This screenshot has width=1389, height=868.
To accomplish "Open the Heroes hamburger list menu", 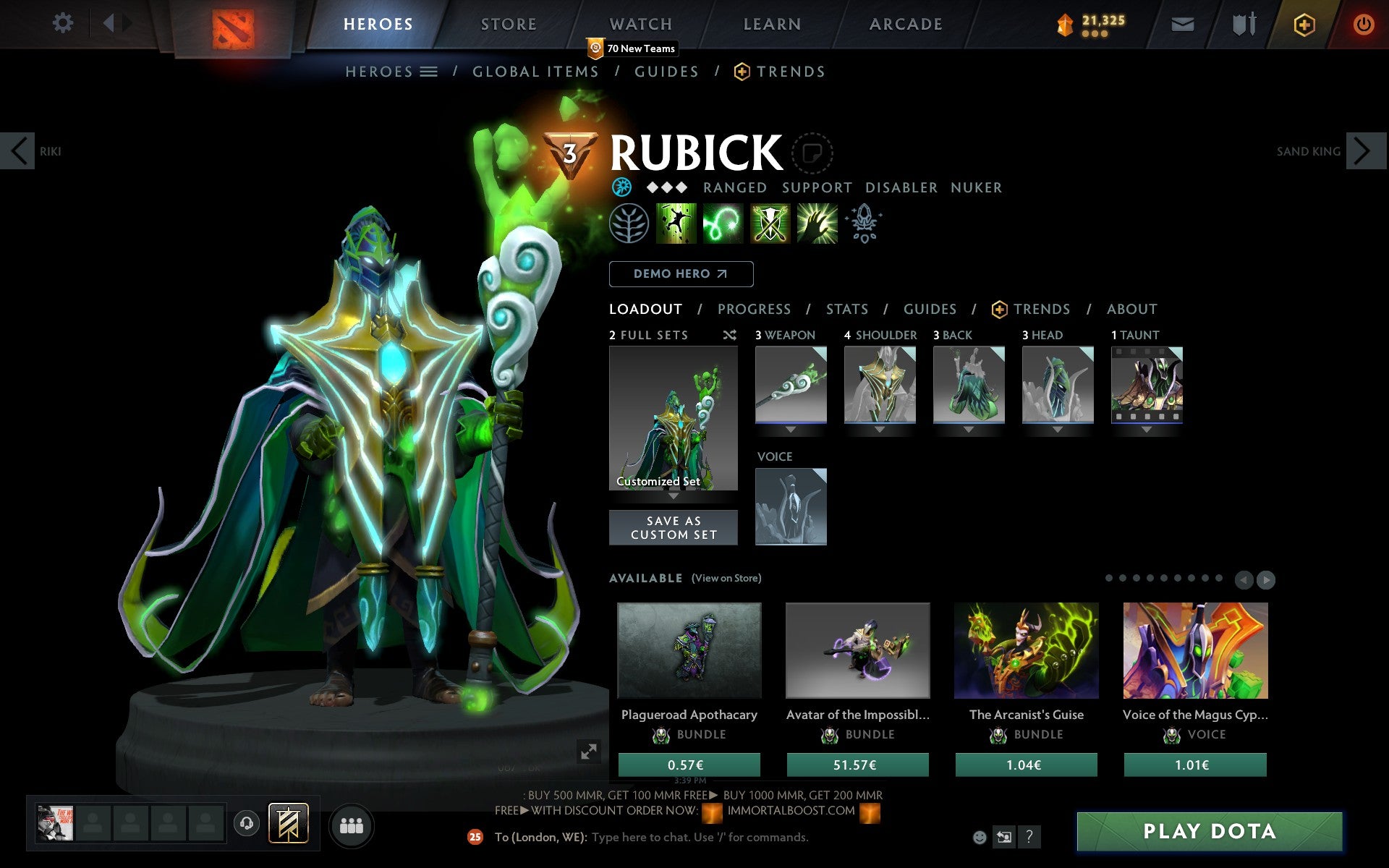I will [429, 71].
